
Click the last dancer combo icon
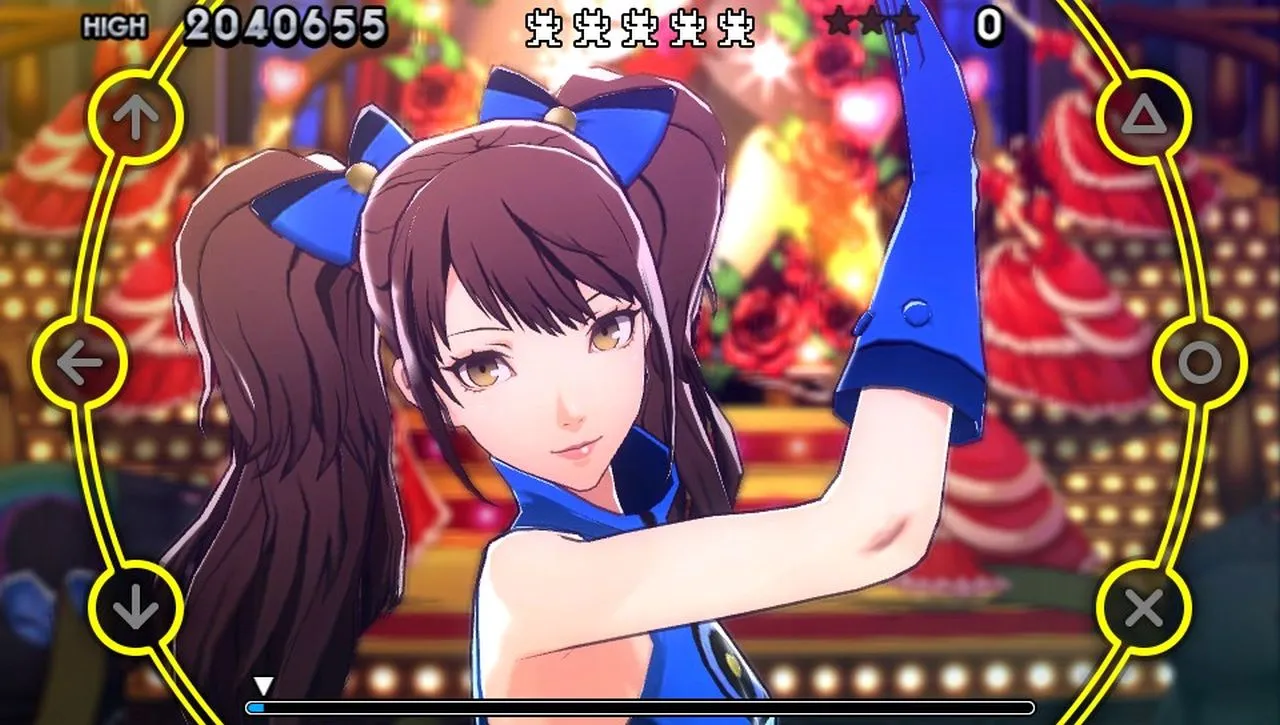click(x=733, y=27)
